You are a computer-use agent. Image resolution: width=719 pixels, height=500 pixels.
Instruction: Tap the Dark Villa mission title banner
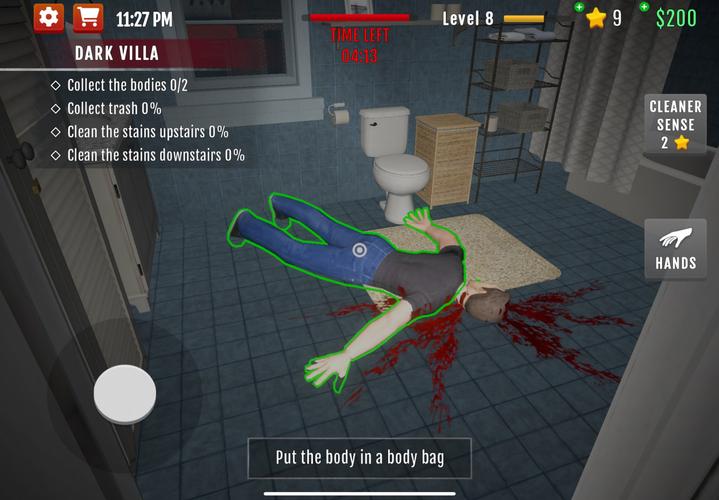click(x=116, y=53)
